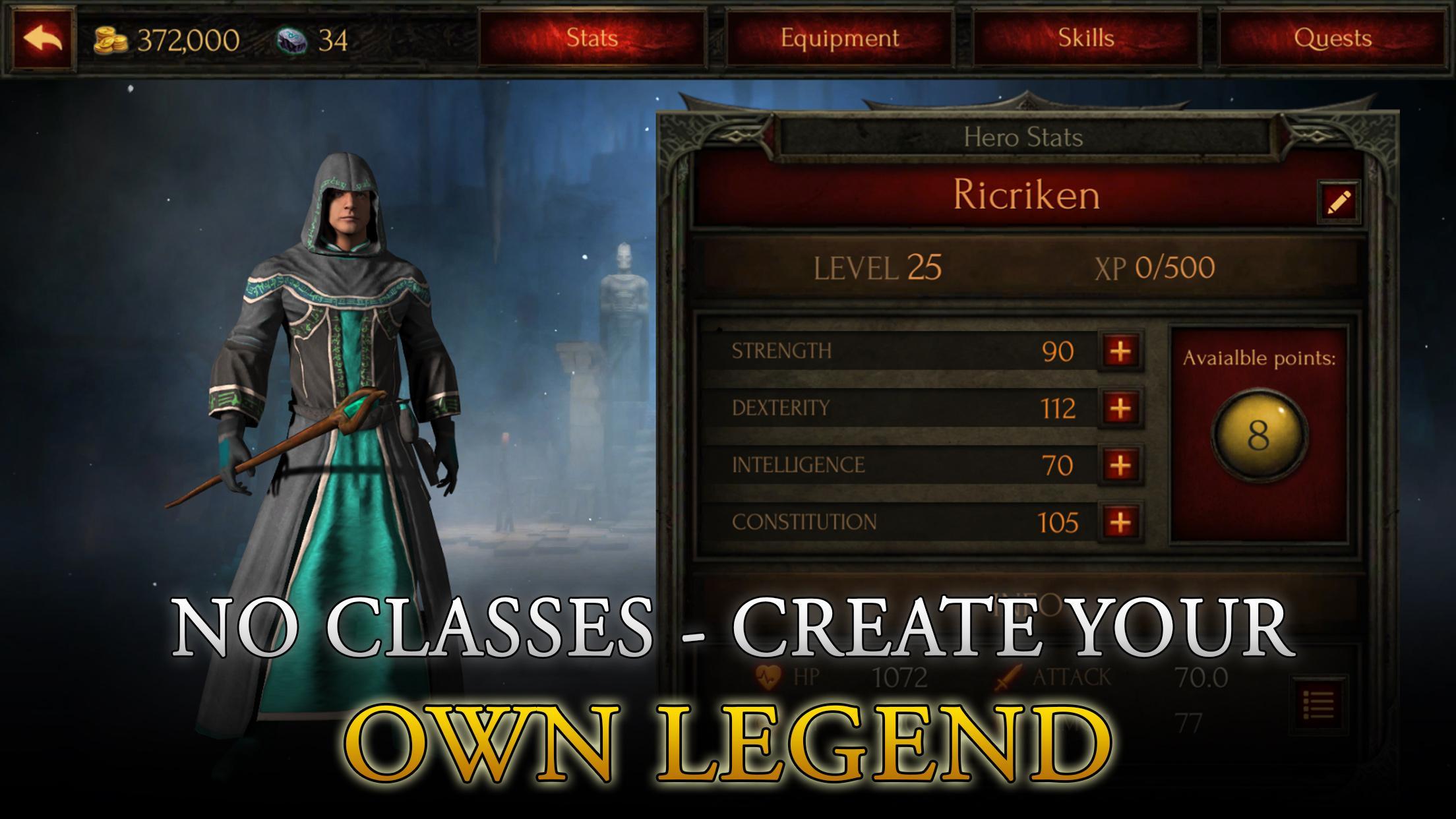Click the gold coins currency icon
The height and width of the screenshot is (819, 1456).
[x=111, y=40]
